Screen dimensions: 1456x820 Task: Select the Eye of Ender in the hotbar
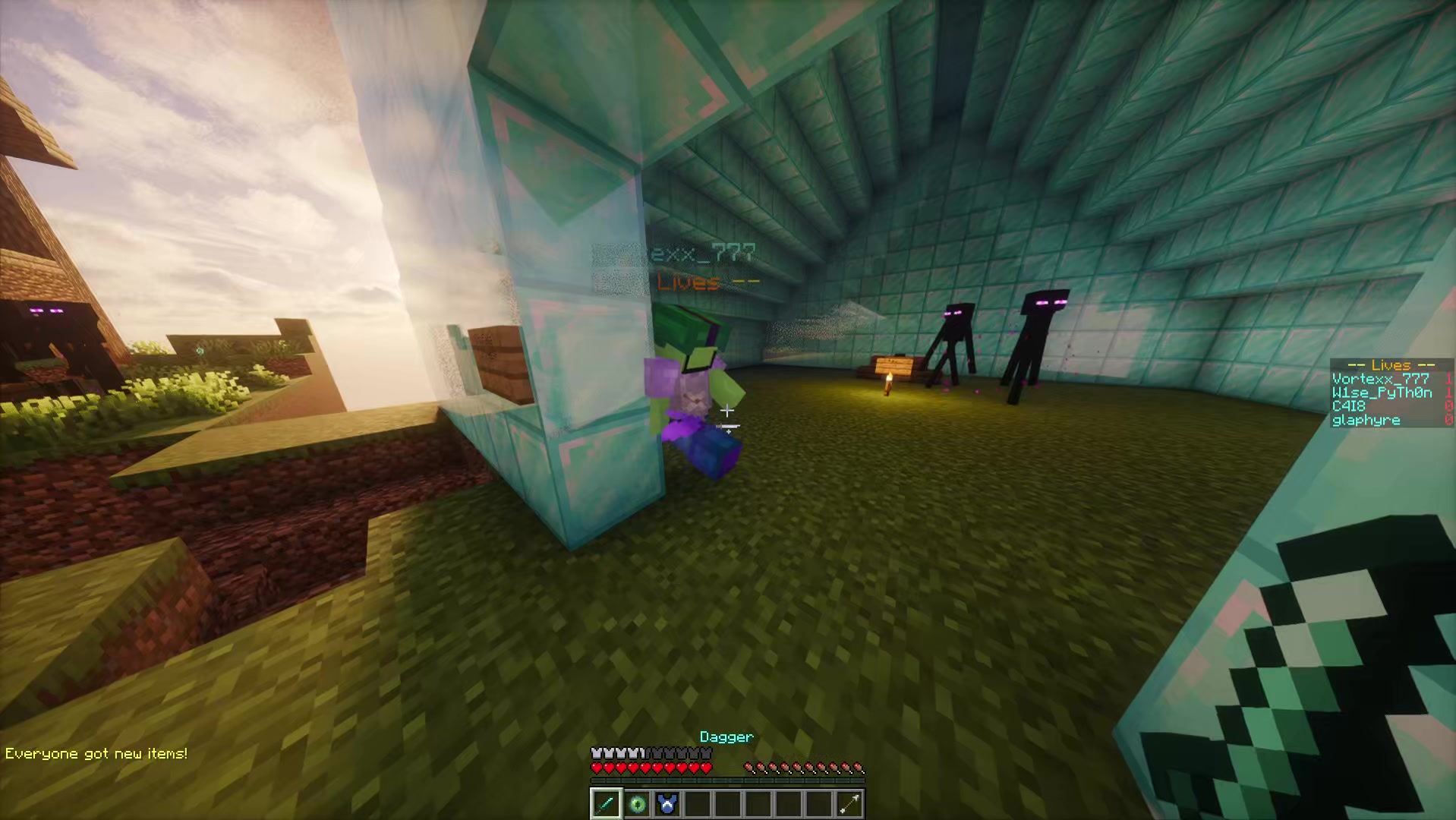(638, 804)
